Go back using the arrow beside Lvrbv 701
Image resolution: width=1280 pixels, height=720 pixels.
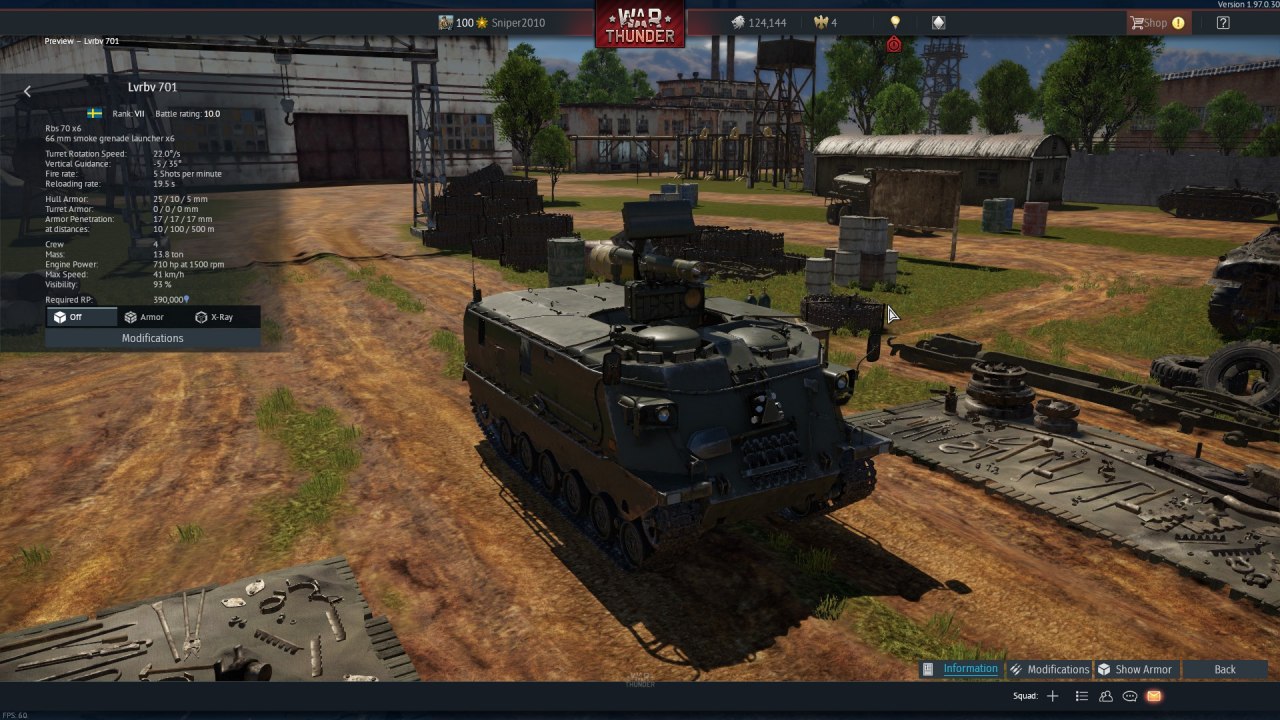[27, 91]
